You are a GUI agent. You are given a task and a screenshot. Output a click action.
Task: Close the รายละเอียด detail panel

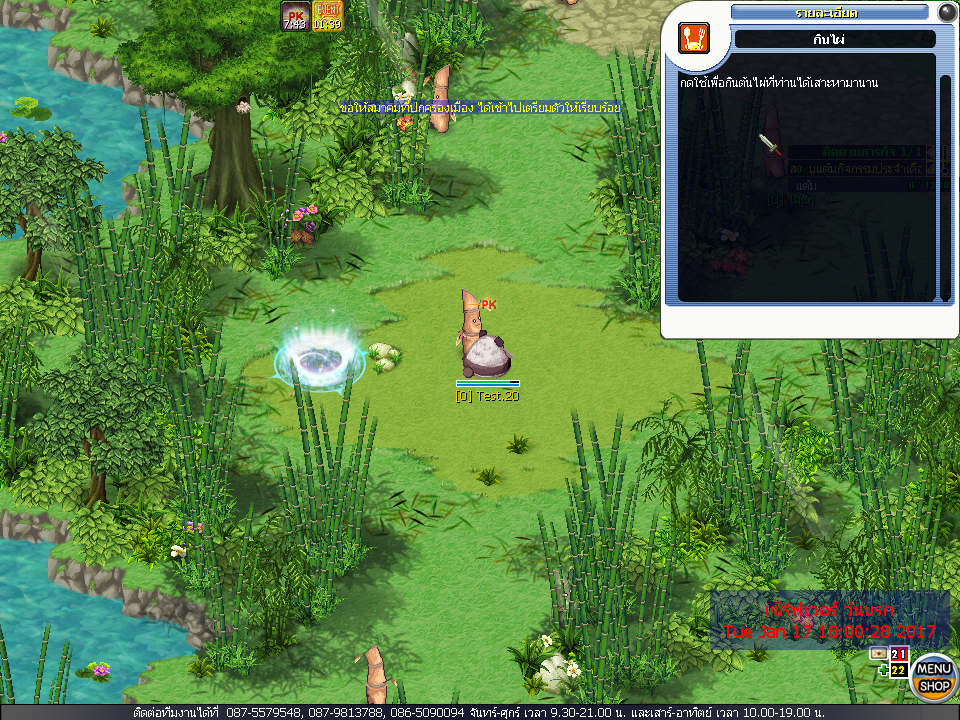[x=946, y=12]
